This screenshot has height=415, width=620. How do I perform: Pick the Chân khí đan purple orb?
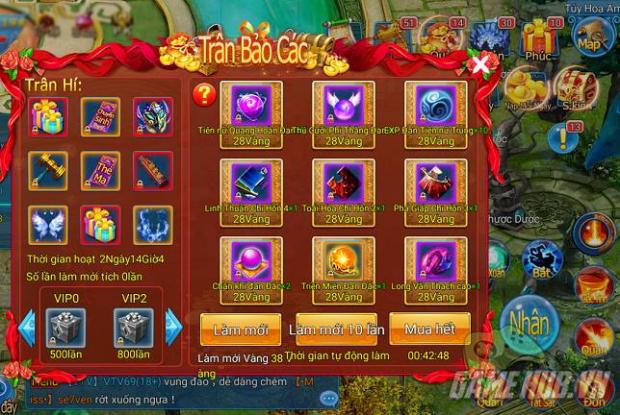[x=251, y=261]
